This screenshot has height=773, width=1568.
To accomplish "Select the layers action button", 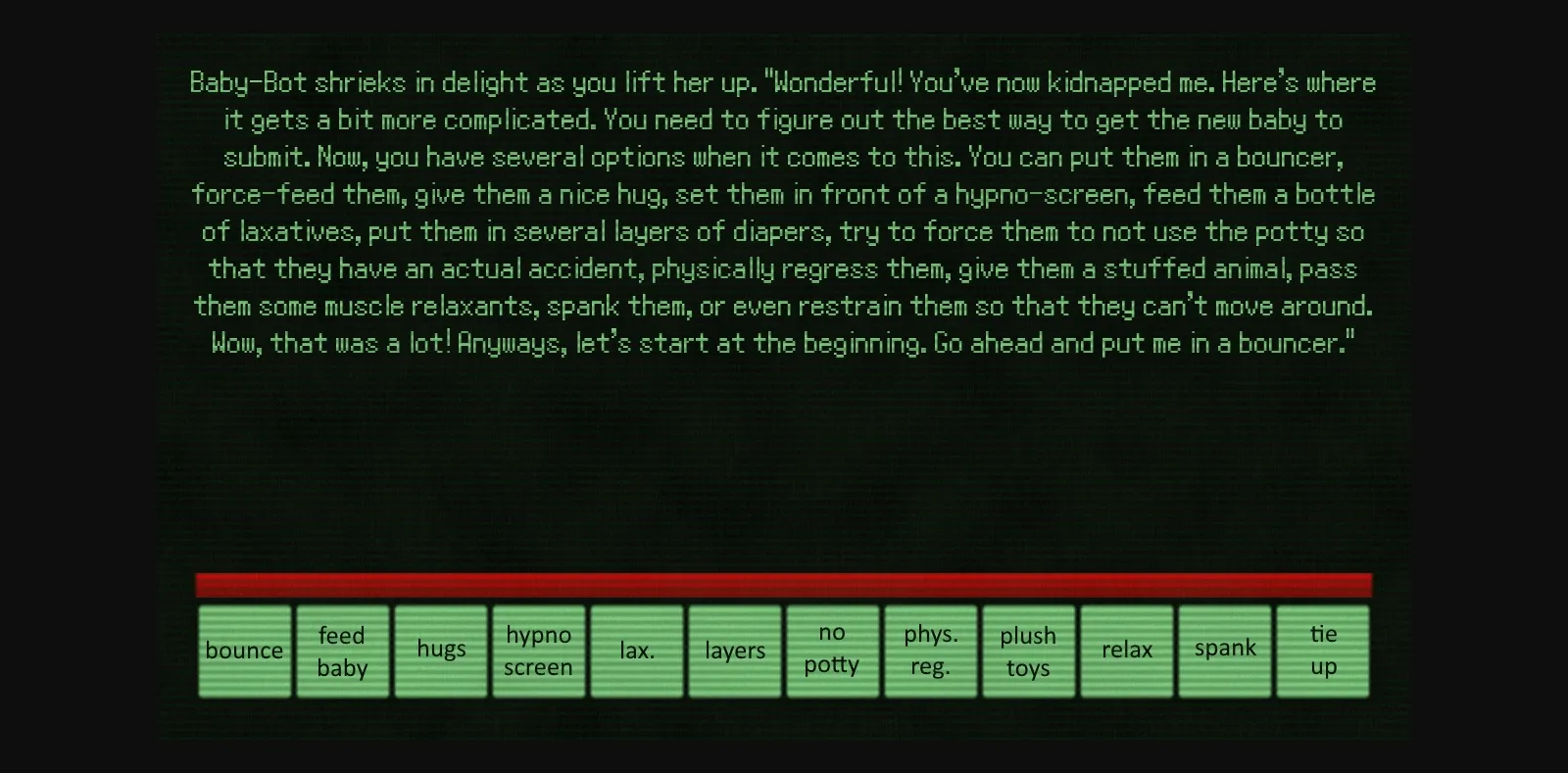I will pos(734,650).
